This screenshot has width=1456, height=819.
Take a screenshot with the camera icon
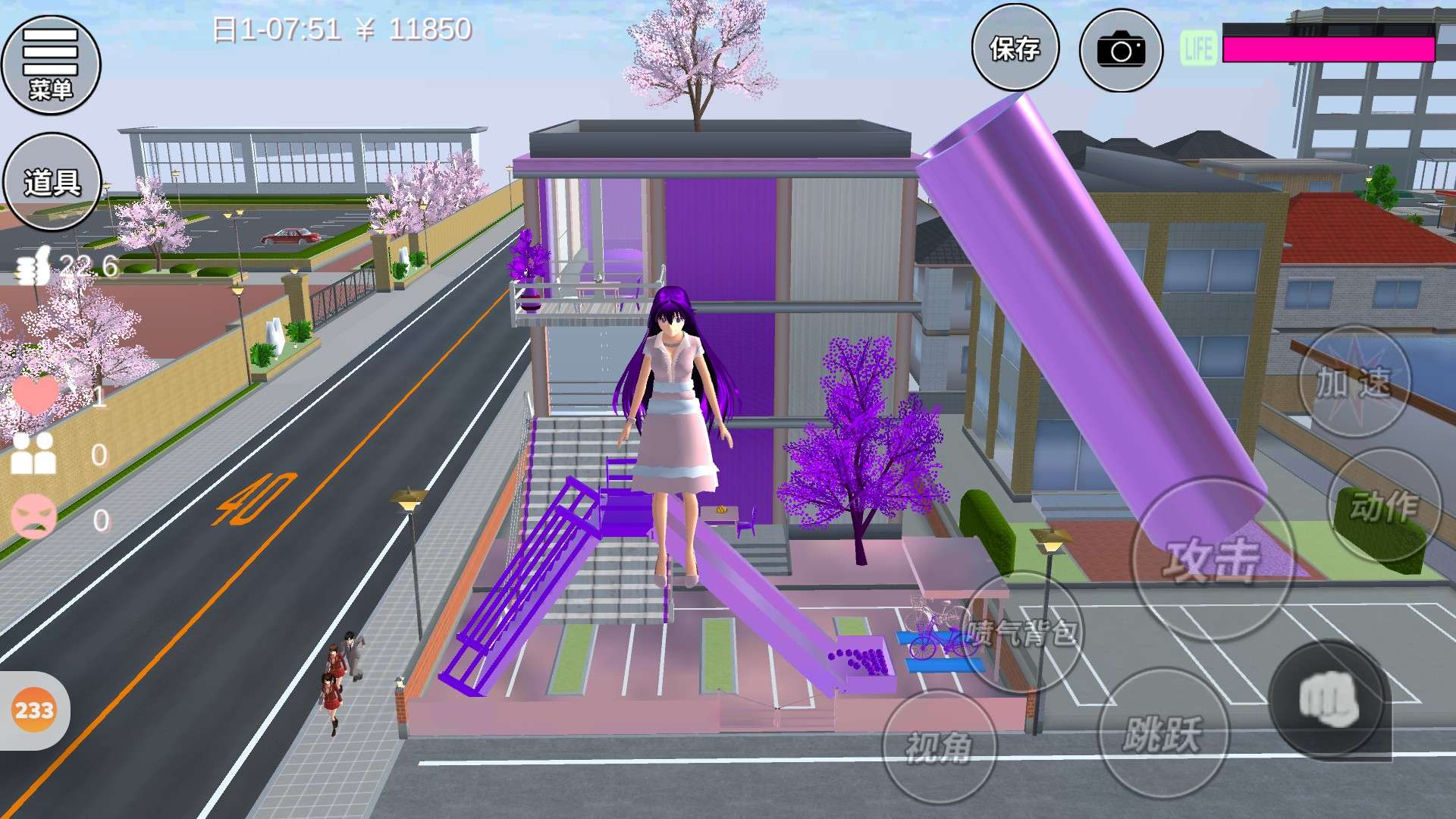pyautogui.click(x=1121, y=50)
